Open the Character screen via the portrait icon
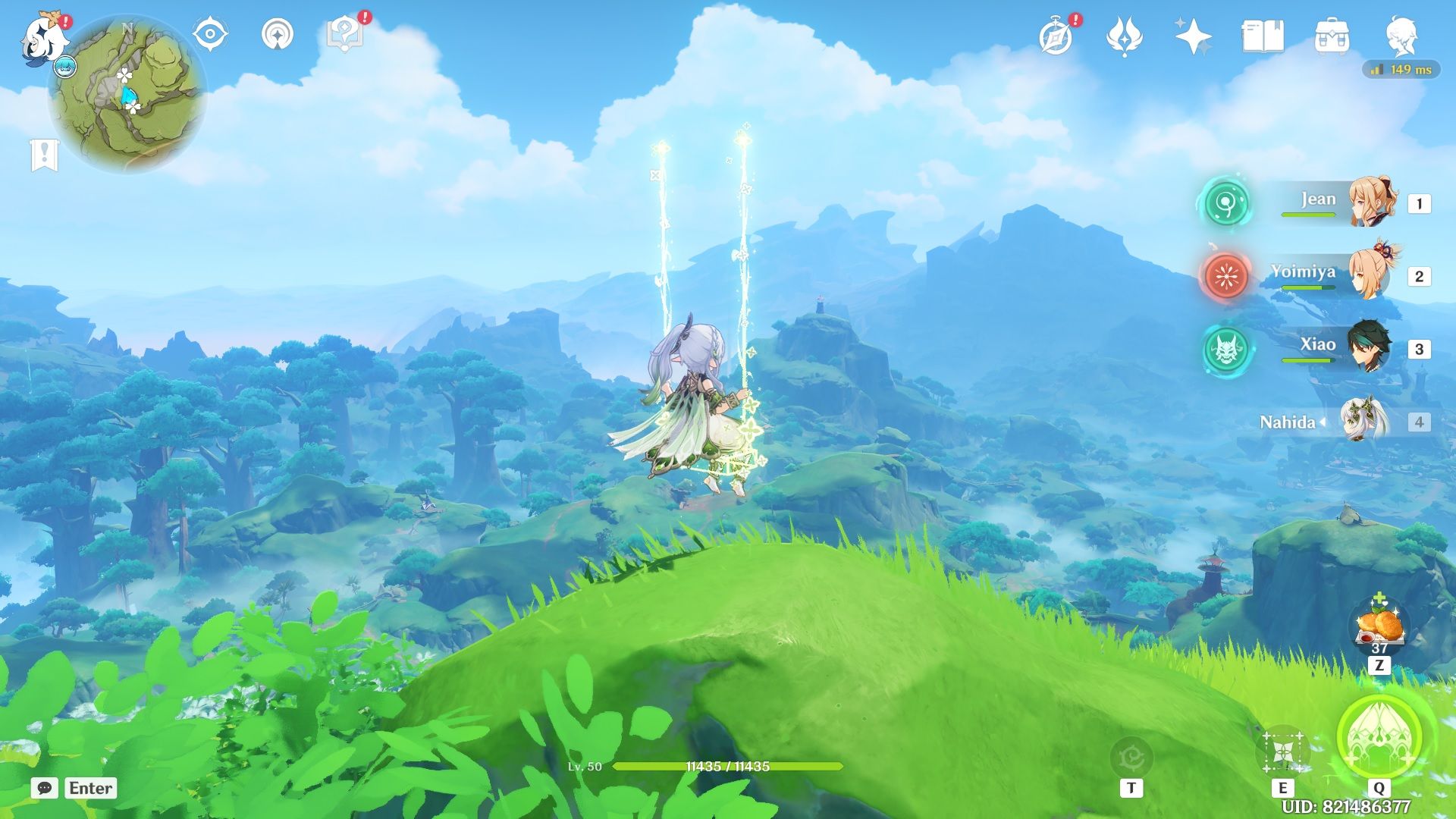Screen dimensions: 1456x819 (1401, 36)
